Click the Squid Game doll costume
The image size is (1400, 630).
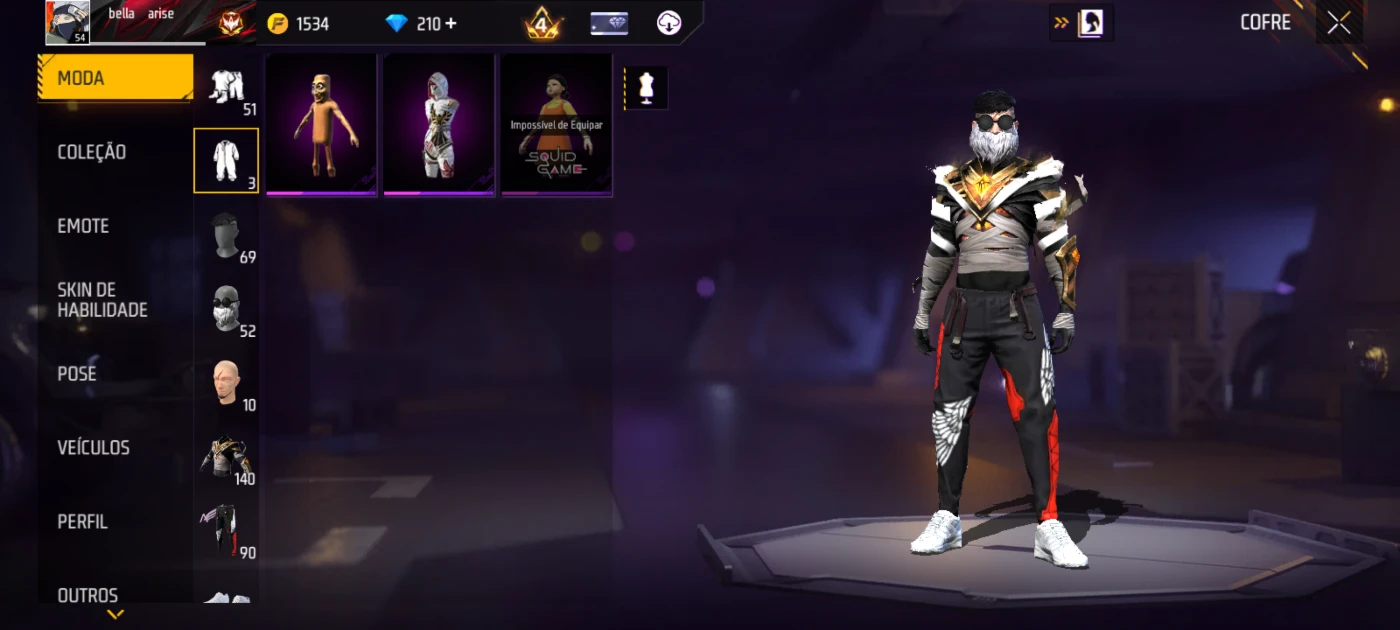[x=556, y=124]
